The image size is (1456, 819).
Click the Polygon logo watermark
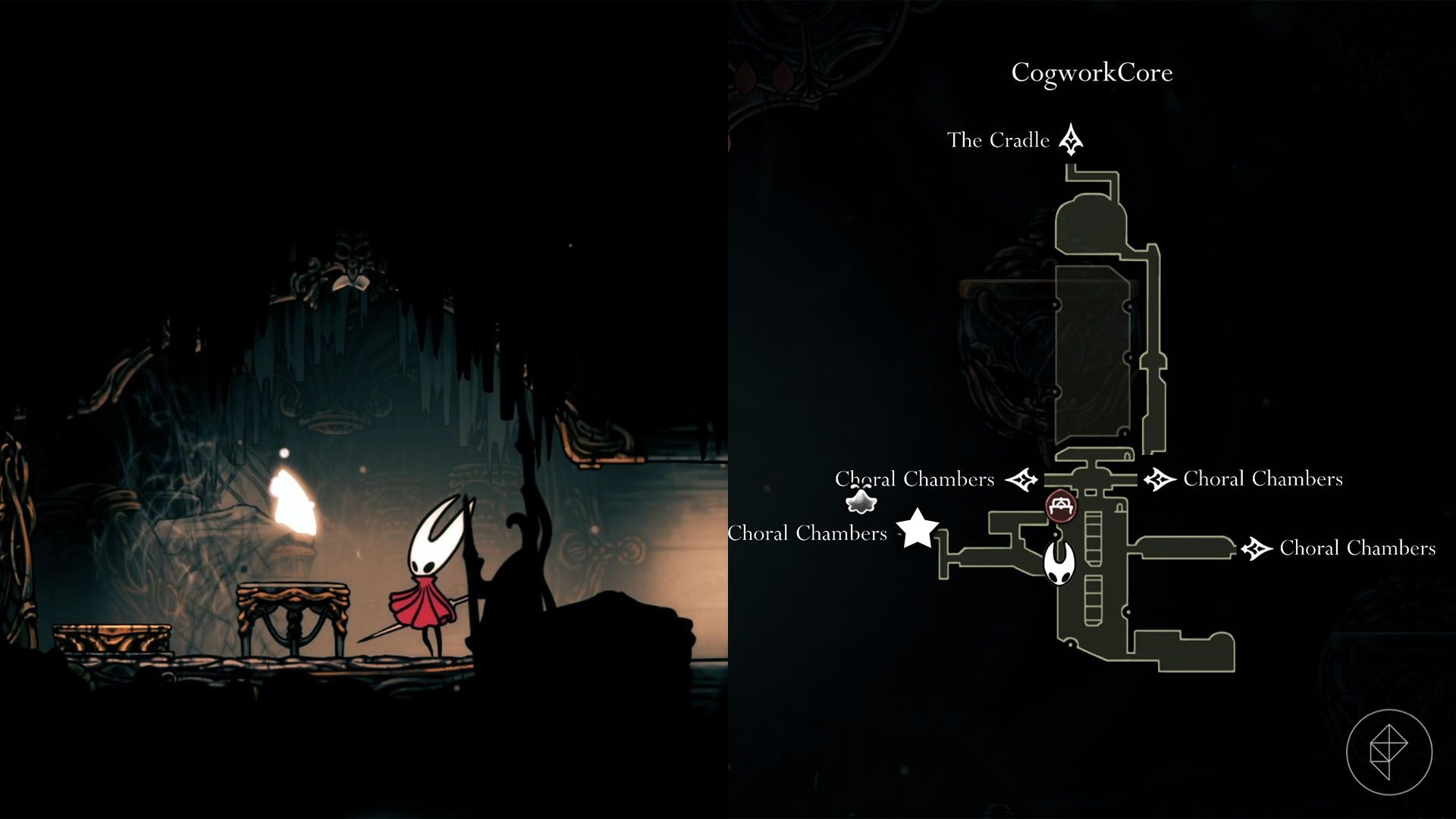(1389, 752)
